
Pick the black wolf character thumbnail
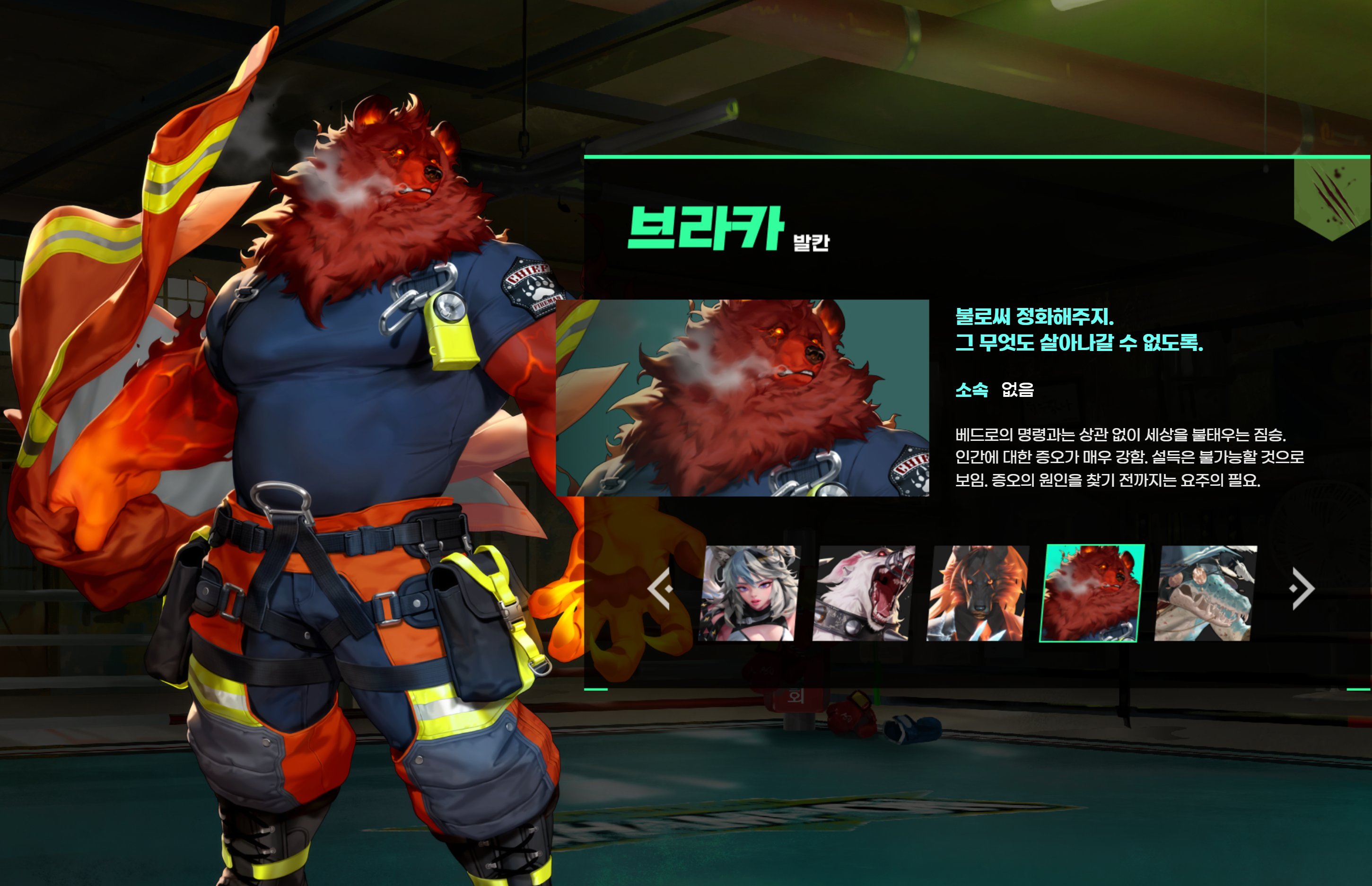pos(978,593)
